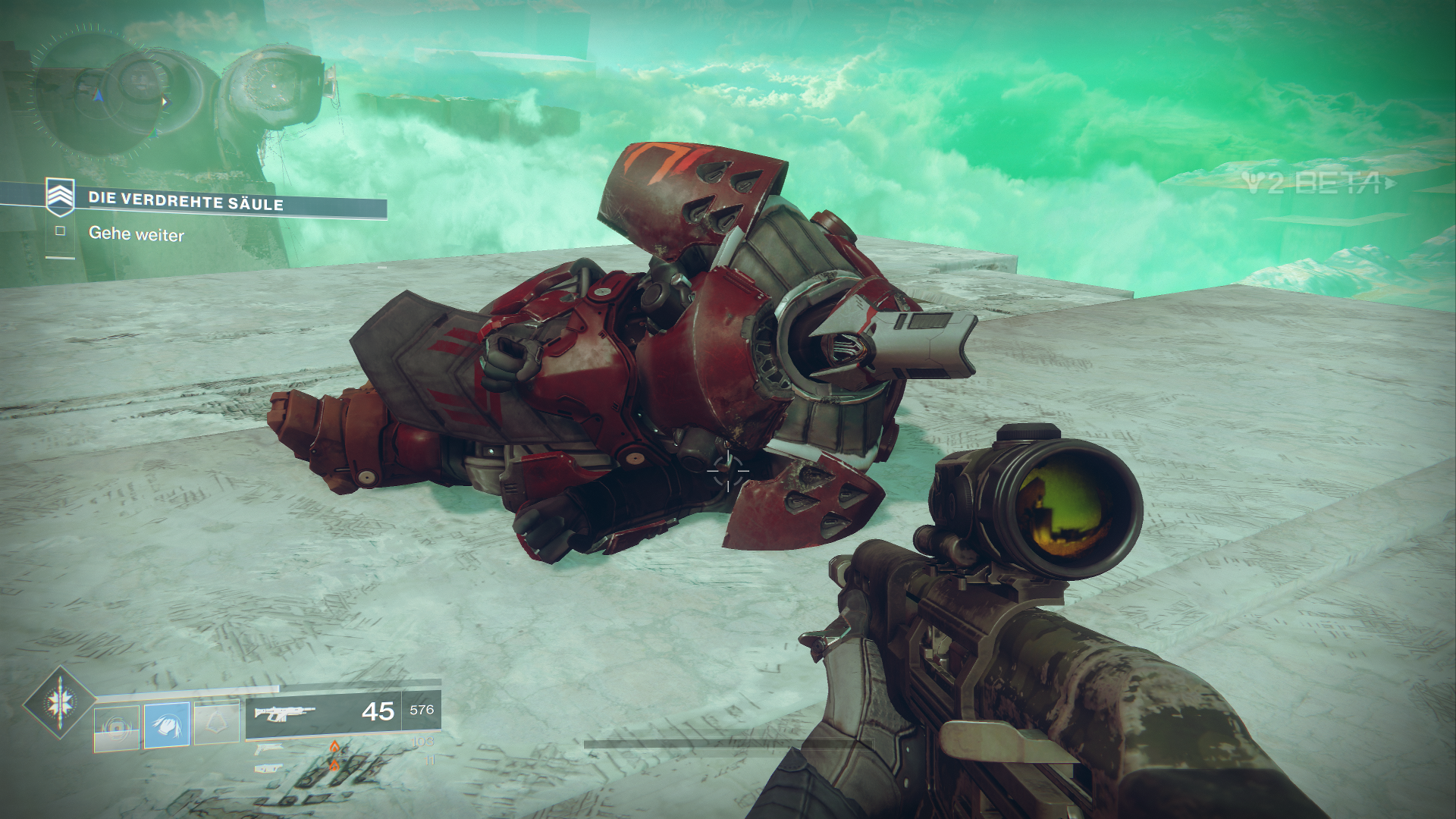The width and height of the screenshot is (1456, 819).
Task: Activate the highlighted melee glove ability
Action: point(167,725)
